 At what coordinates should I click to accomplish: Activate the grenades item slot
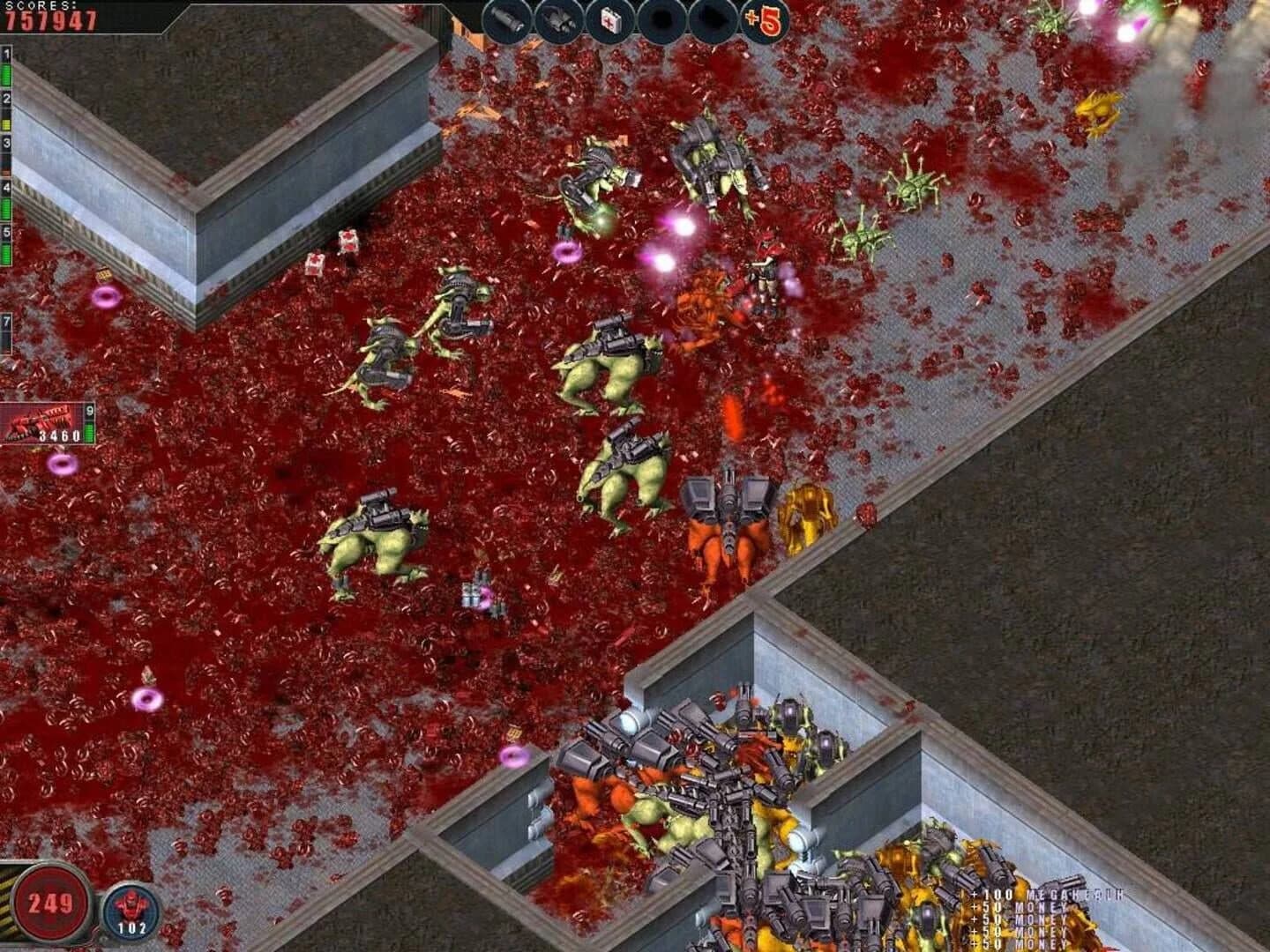(557, 20)
